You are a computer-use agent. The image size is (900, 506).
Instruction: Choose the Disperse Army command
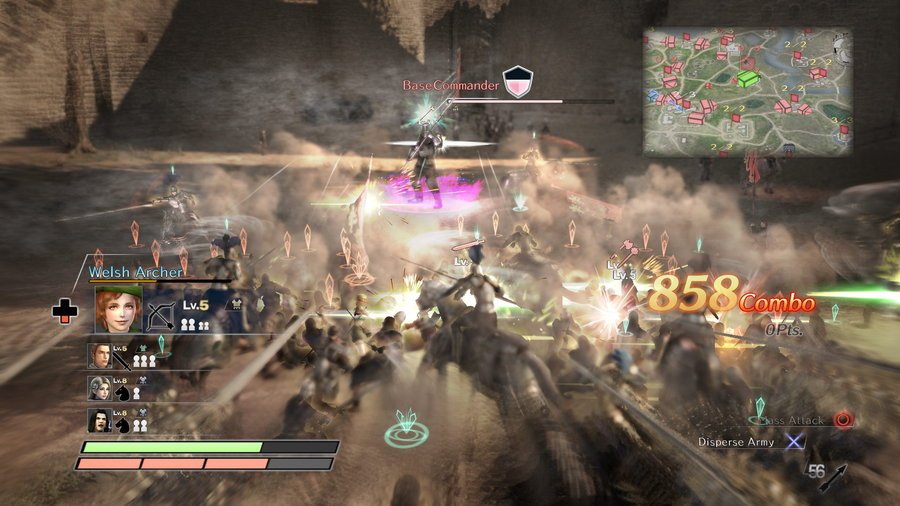[x=794, y=441]
